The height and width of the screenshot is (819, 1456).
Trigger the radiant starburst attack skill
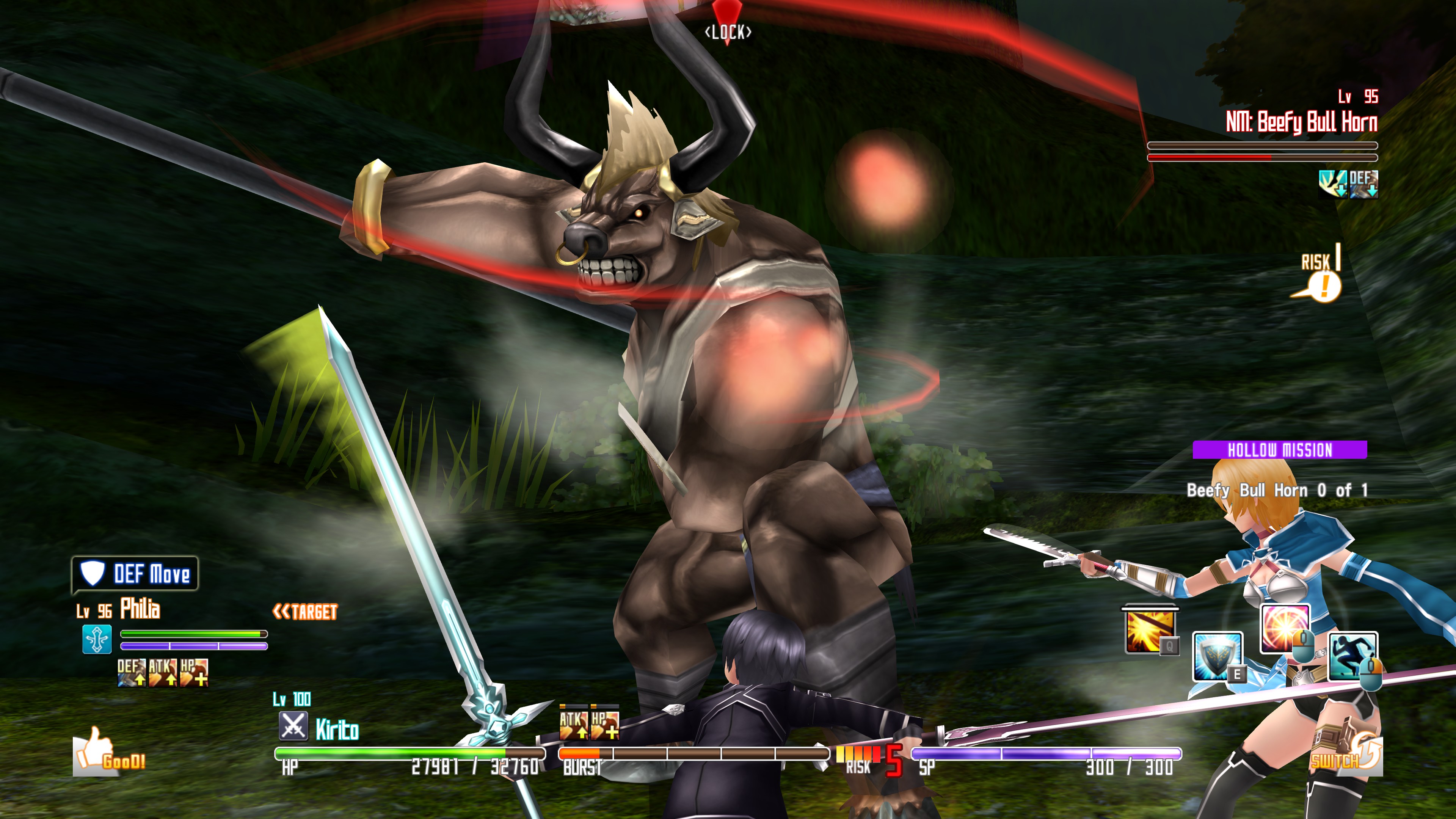tap(1284, 628)
